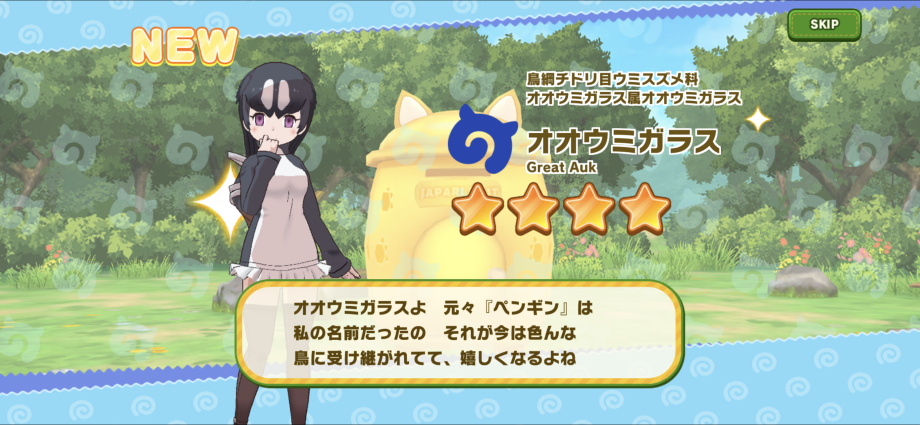This screenshot has height=425, width=920.
Task: Advance the Great Auk dialogue box
Action: (x=459, y=331)
